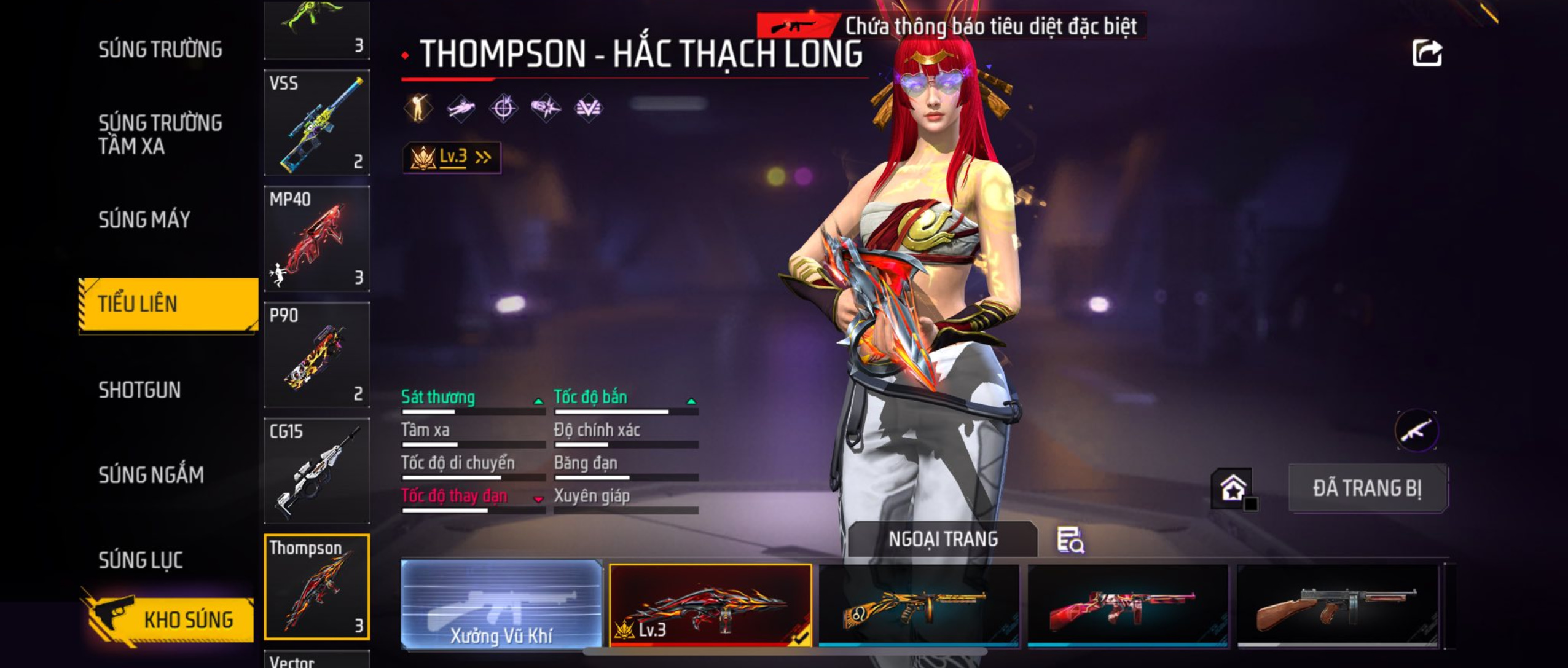1568x668 pixels.
Task: Switch to Súng Ngắm category
Action: click(x=151, y=474)
